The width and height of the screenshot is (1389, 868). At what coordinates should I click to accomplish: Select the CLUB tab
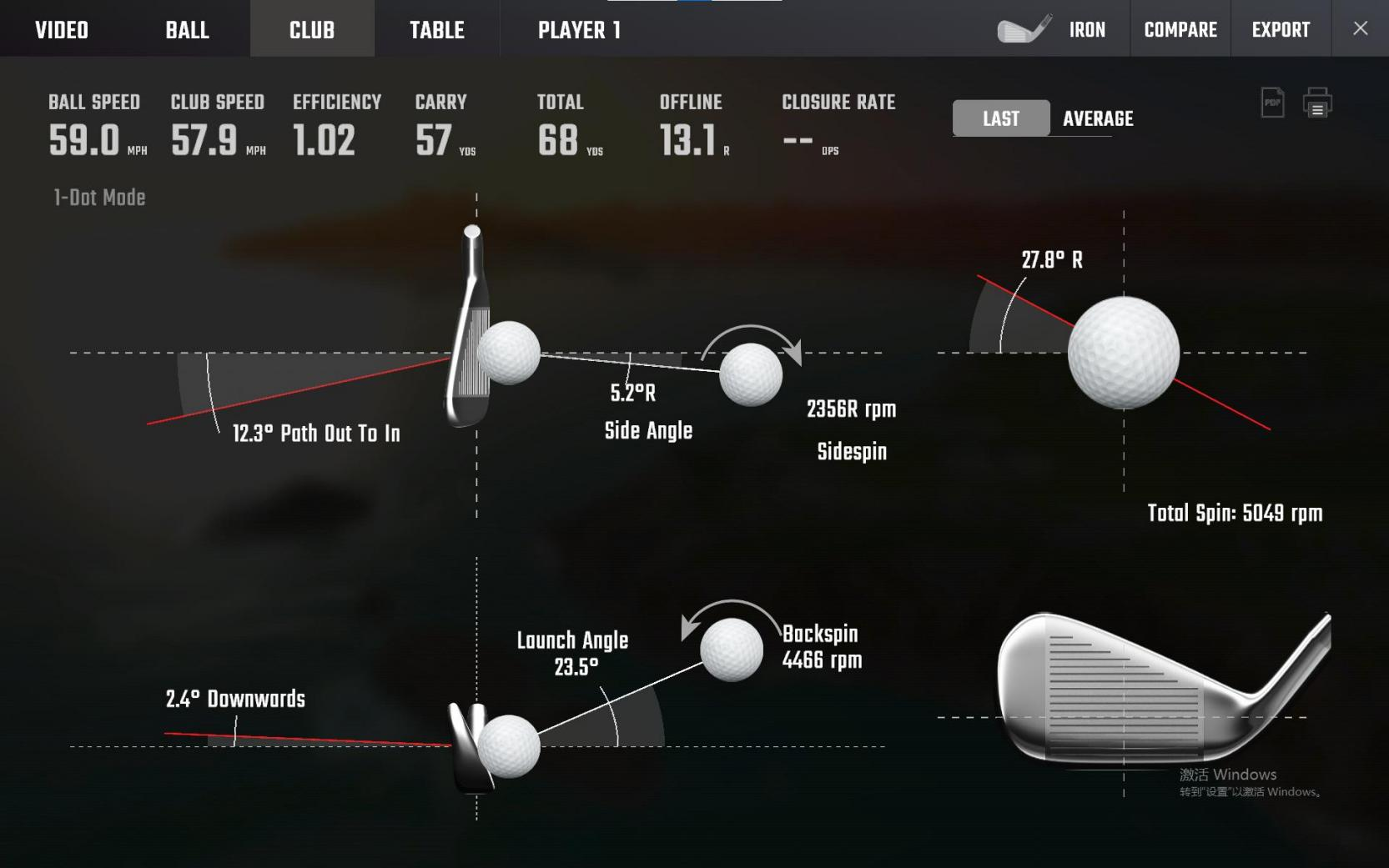(x=312, y=30)
